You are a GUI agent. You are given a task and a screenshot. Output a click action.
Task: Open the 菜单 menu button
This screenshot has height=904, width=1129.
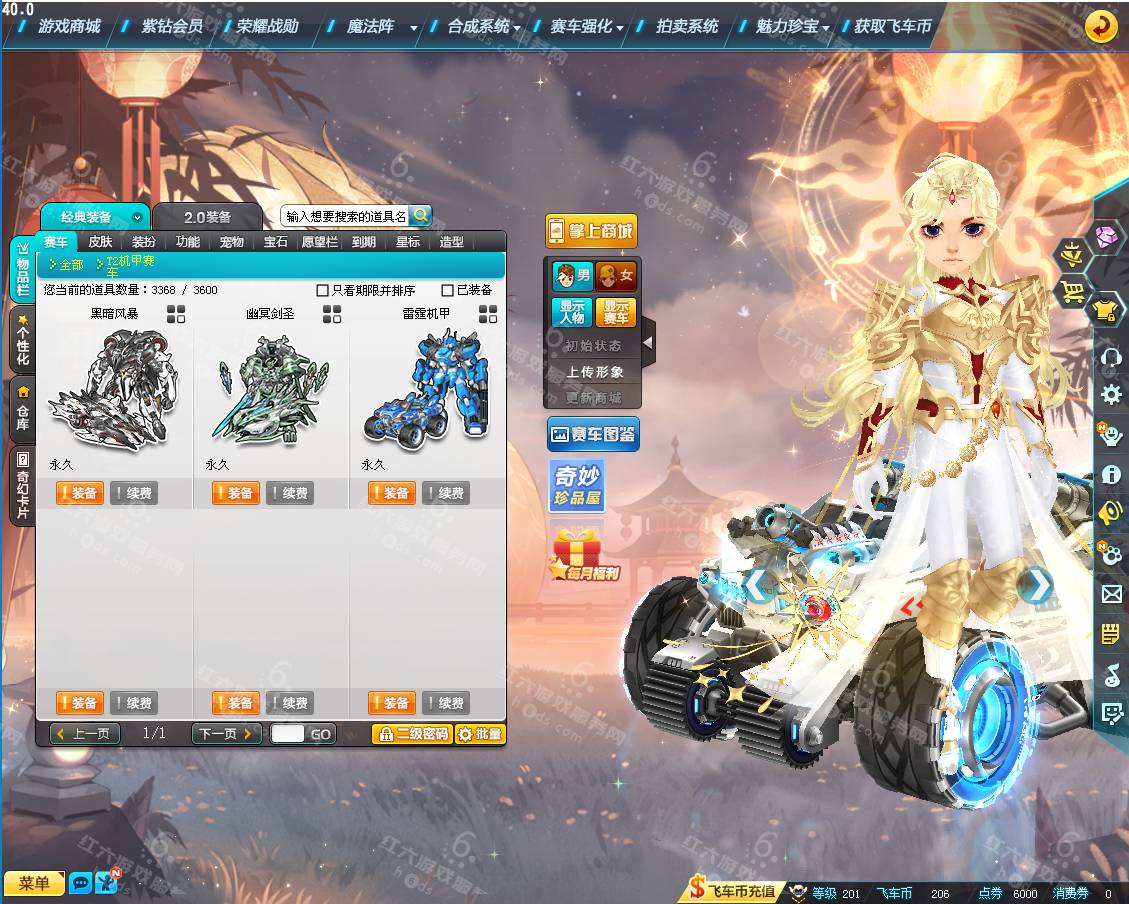click(x=34, y=883)
